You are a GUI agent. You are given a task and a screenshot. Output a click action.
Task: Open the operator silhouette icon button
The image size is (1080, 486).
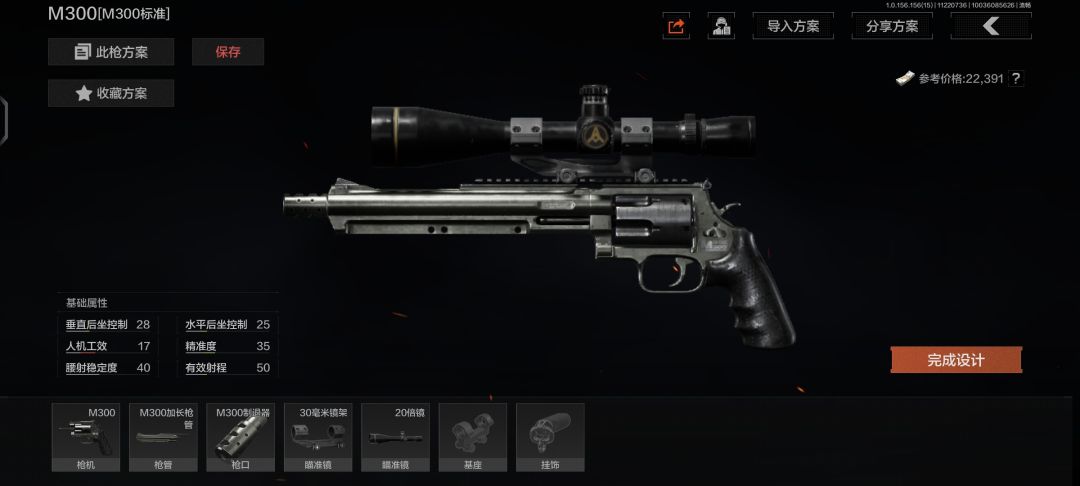point(721,26)
